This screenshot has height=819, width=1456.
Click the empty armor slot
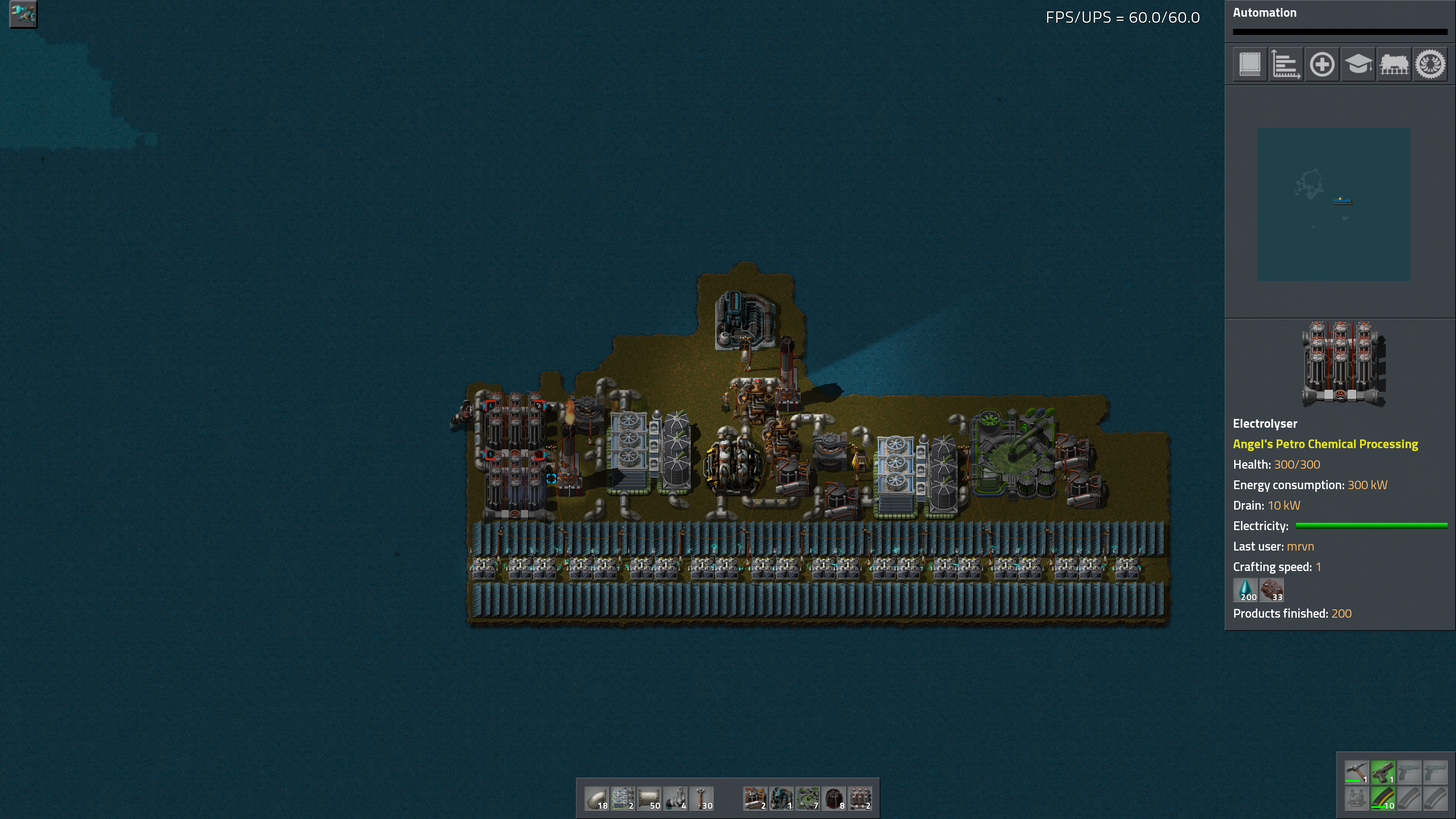[x=1357, y=799]
